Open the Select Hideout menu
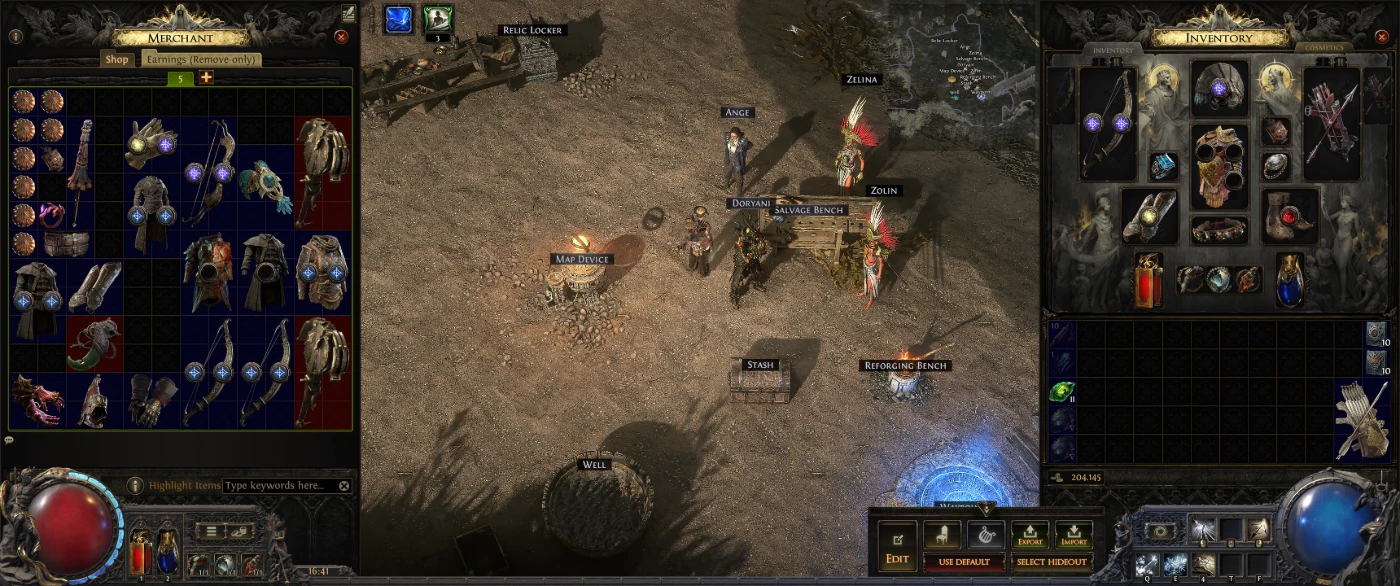This screenshot has width=1400, height=586. click(1051, 562)
